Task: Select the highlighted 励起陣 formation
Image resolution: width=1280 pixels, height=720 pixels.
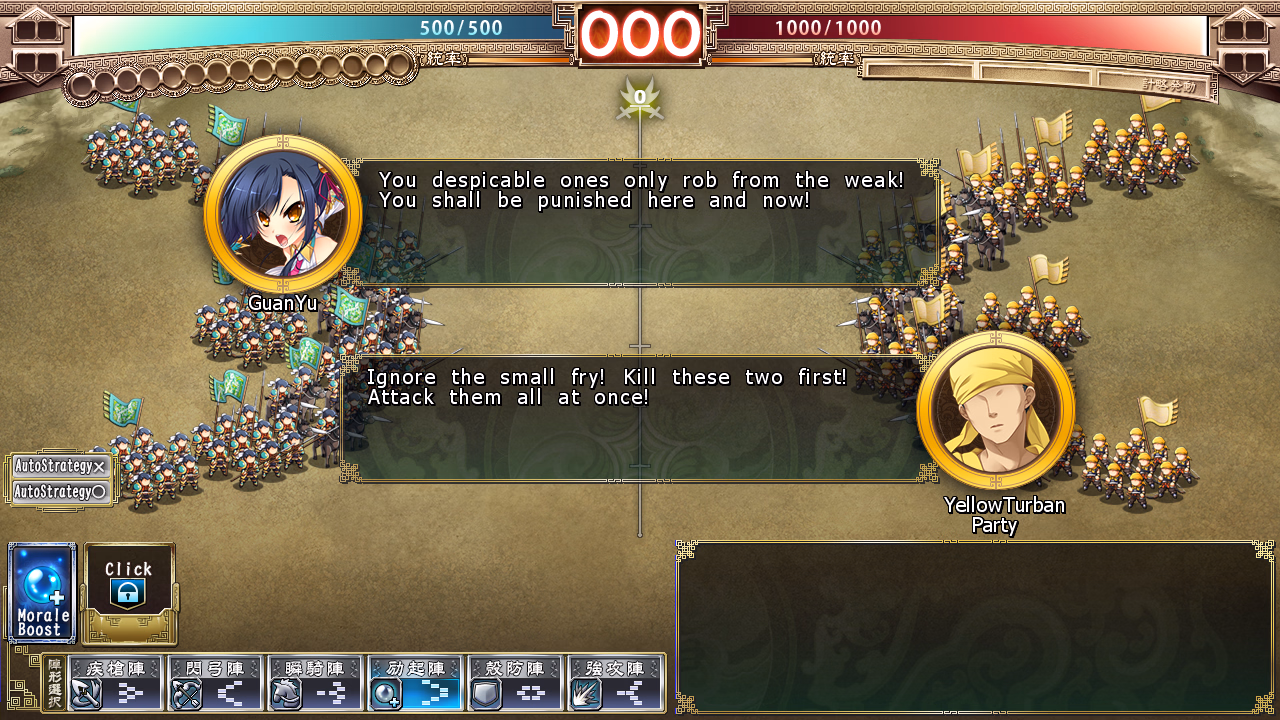Action: (x=415, y=683)
